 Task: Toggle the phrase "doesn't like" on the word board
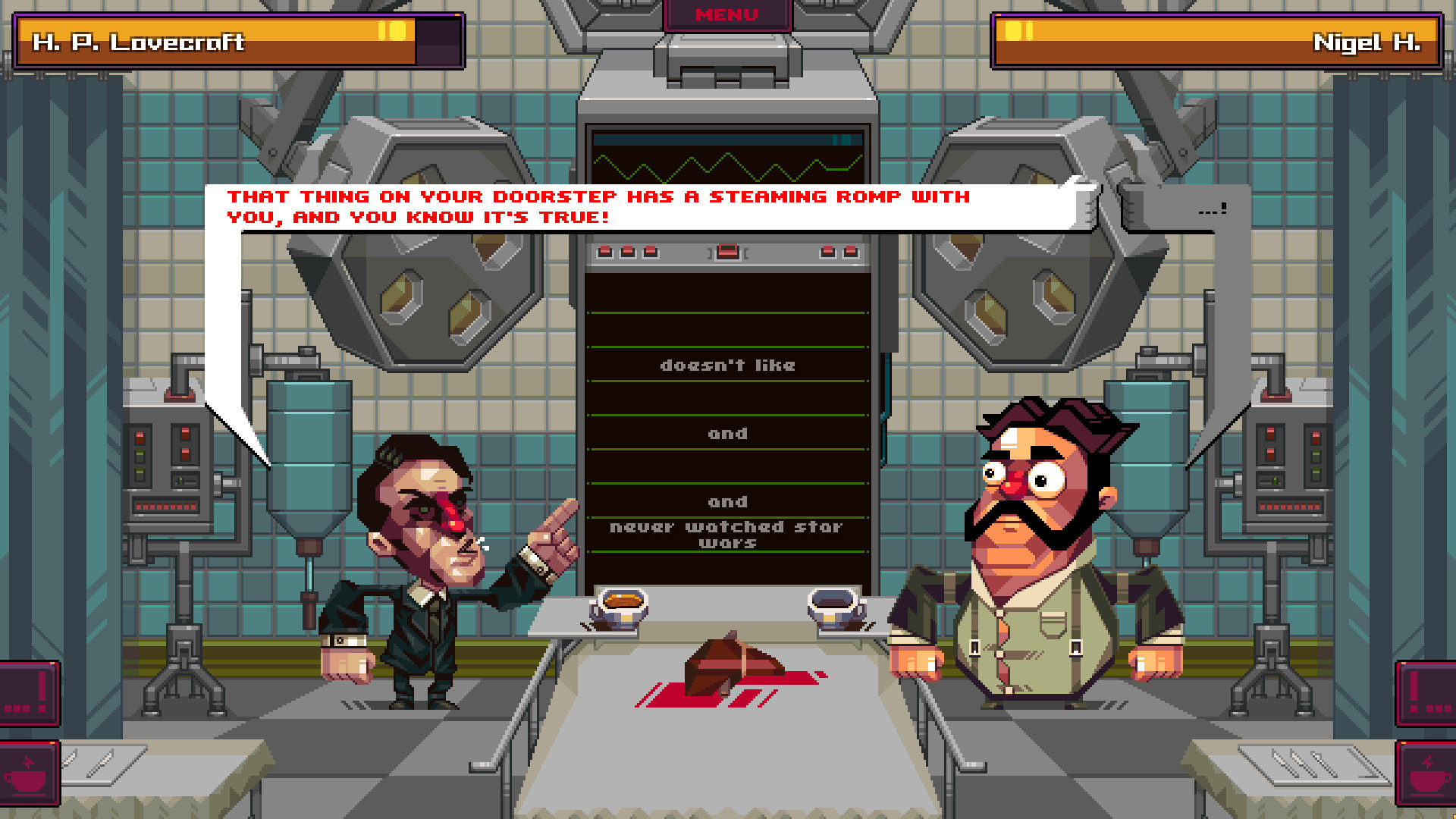[x=728, y=365]
